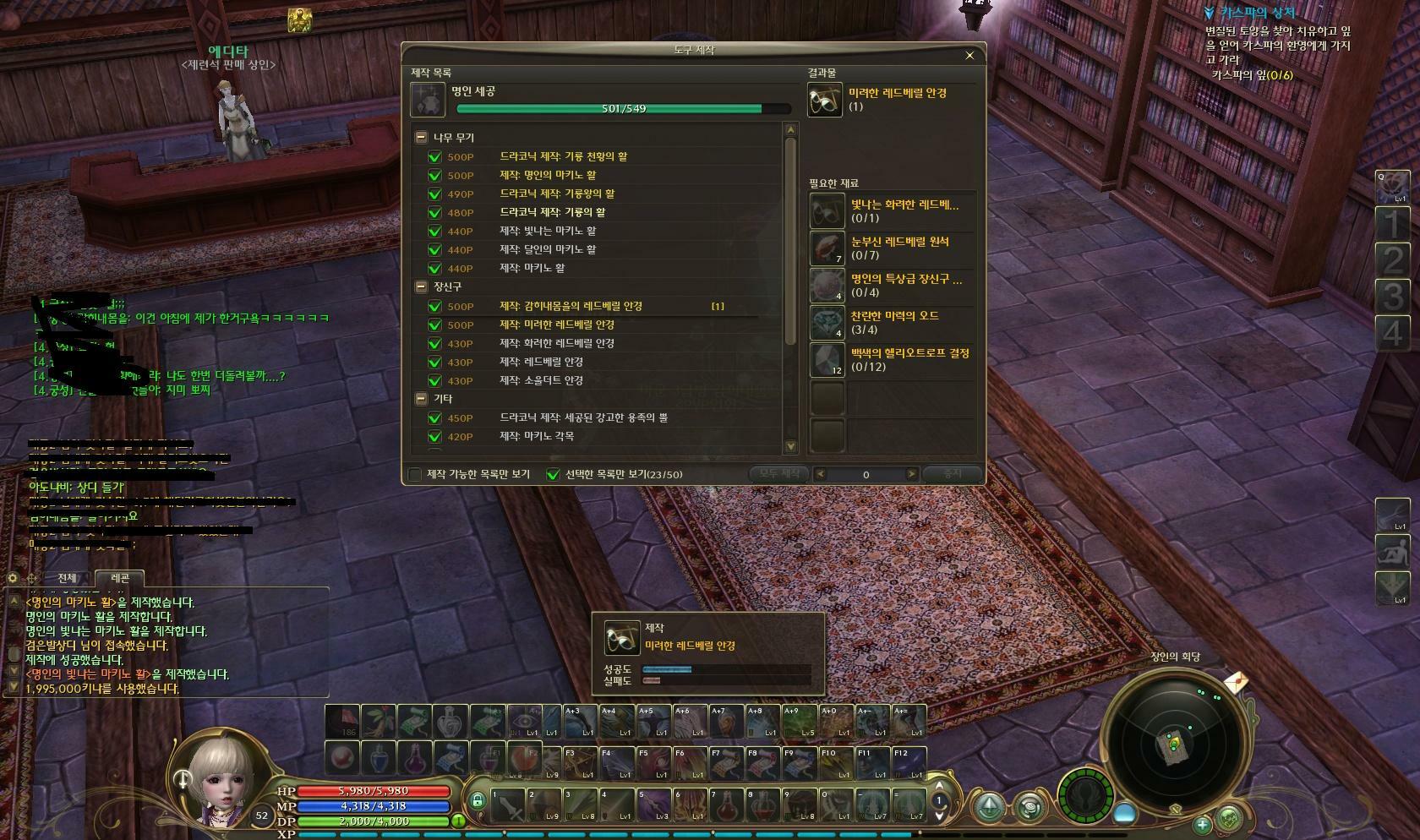Open the circular minimap

click(1174, 744)
